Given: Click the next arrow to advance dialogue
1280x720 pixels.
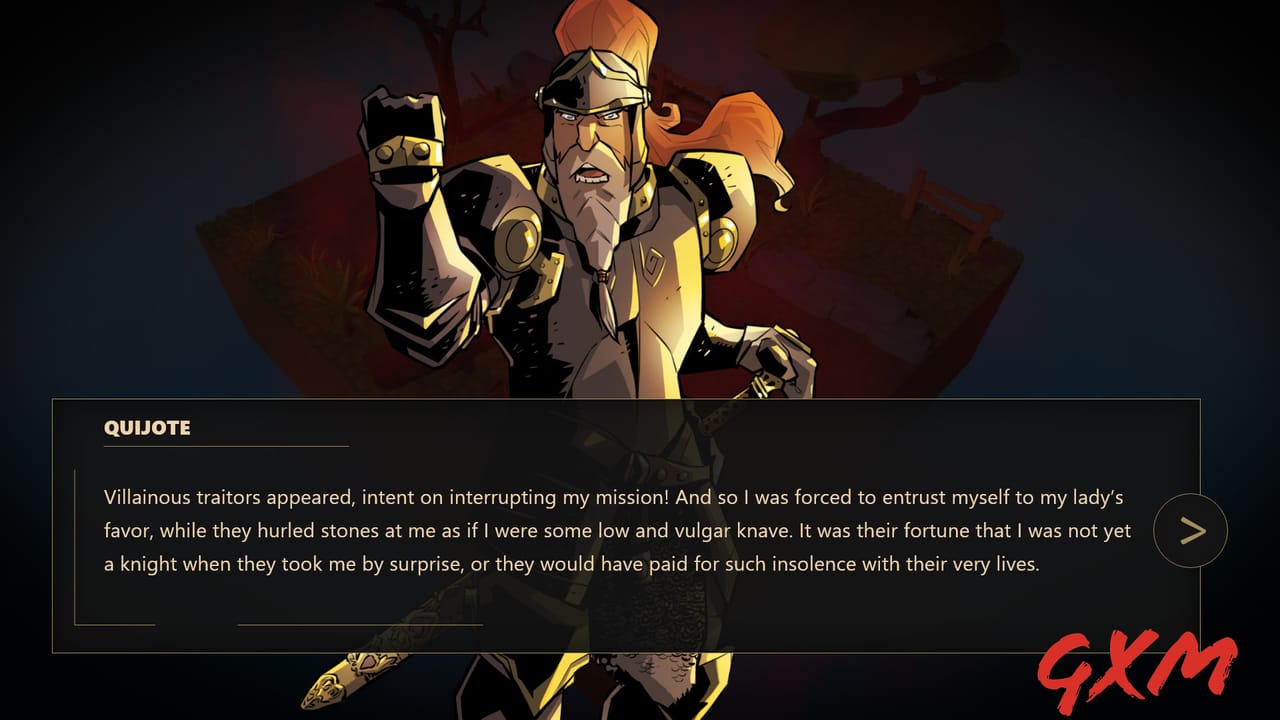Looking at the screenshot, I should click(1189, 530).
